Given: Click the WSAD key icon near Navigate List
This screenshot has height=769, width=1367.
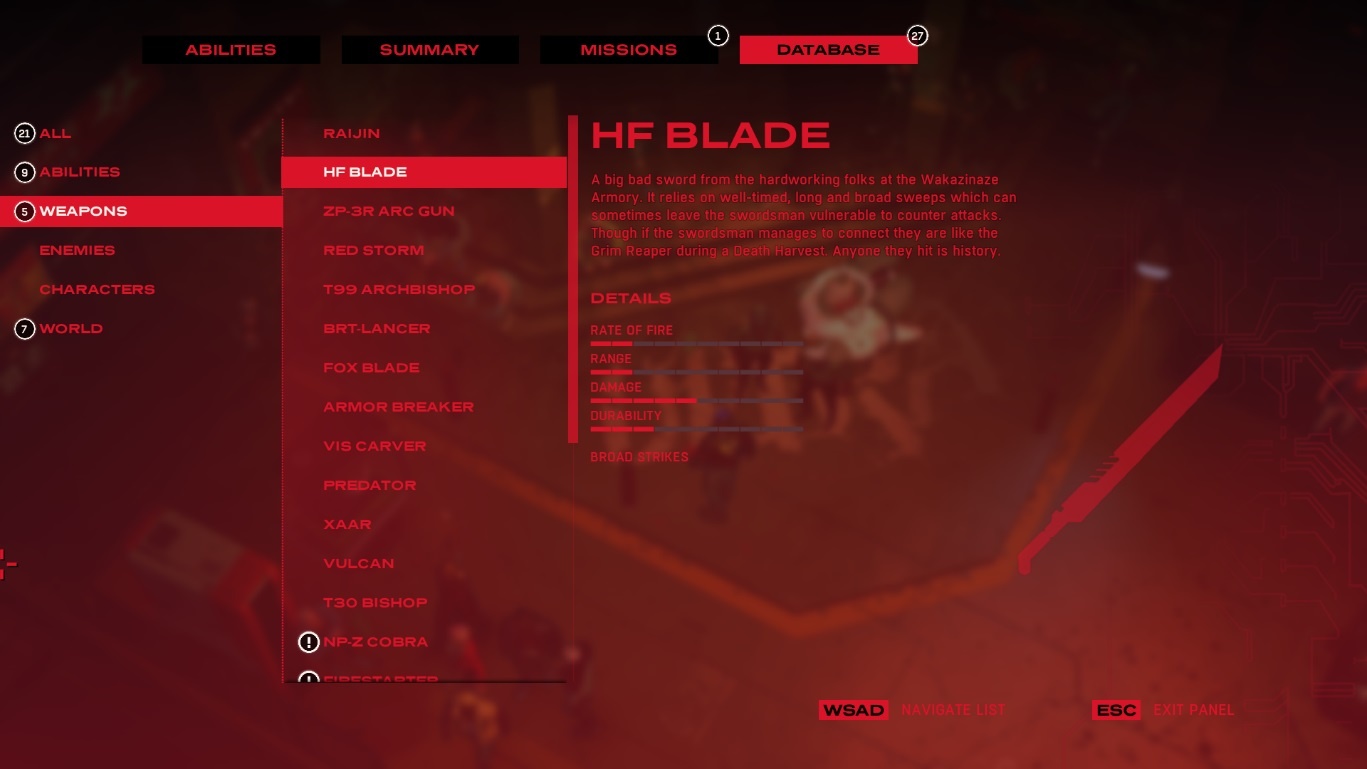Looking at the screenshot, I should tap(854, 709).
